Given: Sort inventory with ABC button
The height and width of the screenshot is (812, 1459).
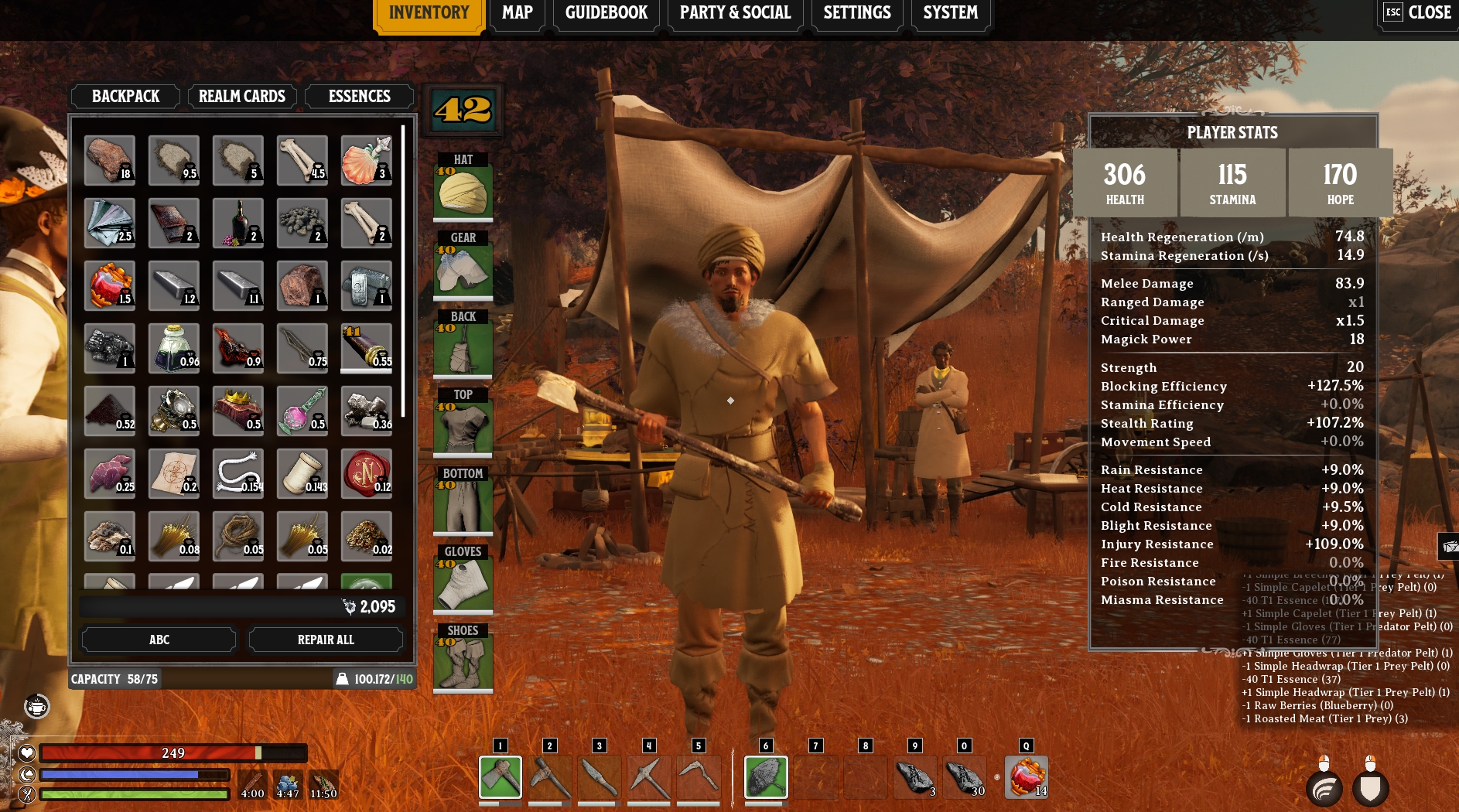Looking at the screenshot, I should (159, 640).
